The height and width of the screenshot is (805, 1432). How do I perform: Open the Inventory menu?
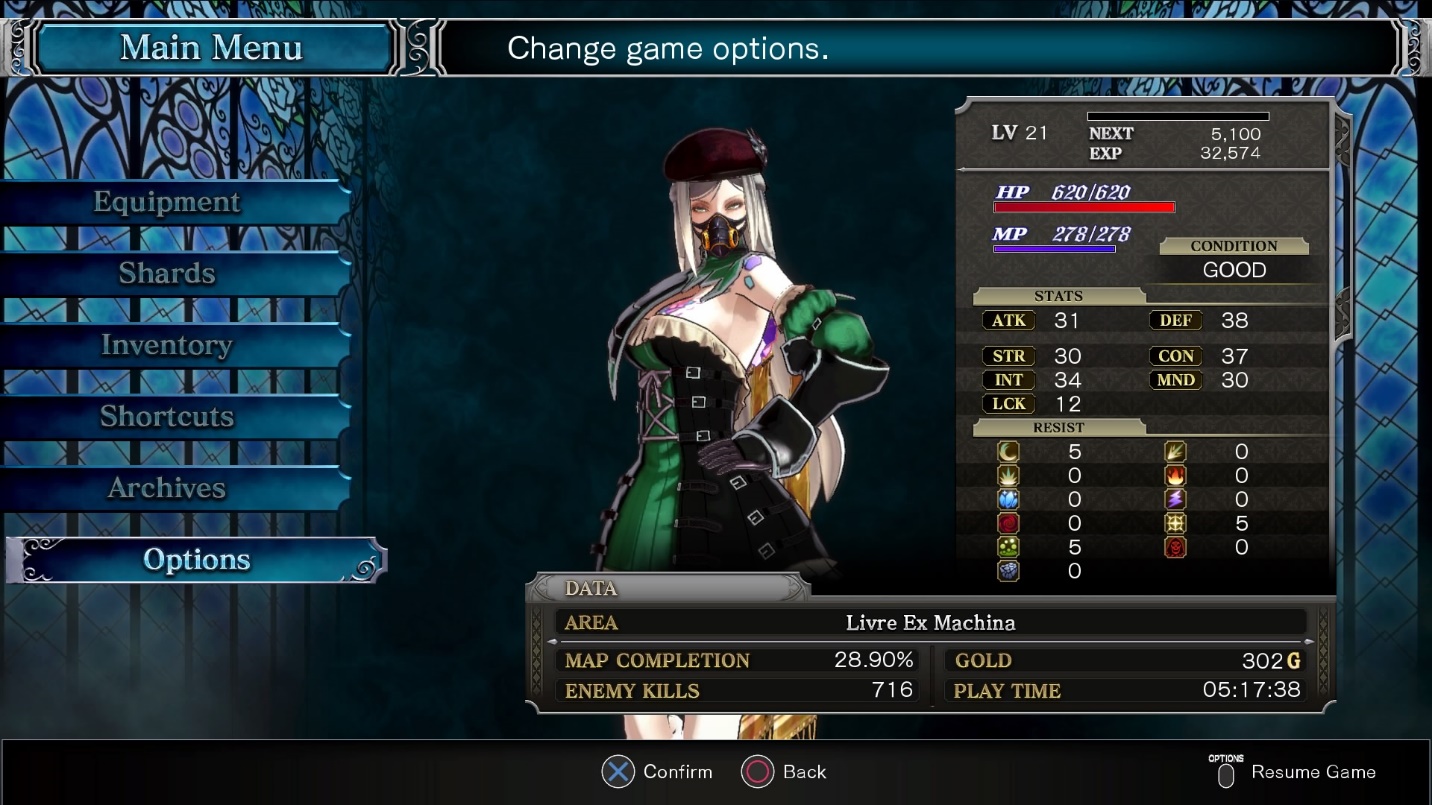(x=167, y=345)
